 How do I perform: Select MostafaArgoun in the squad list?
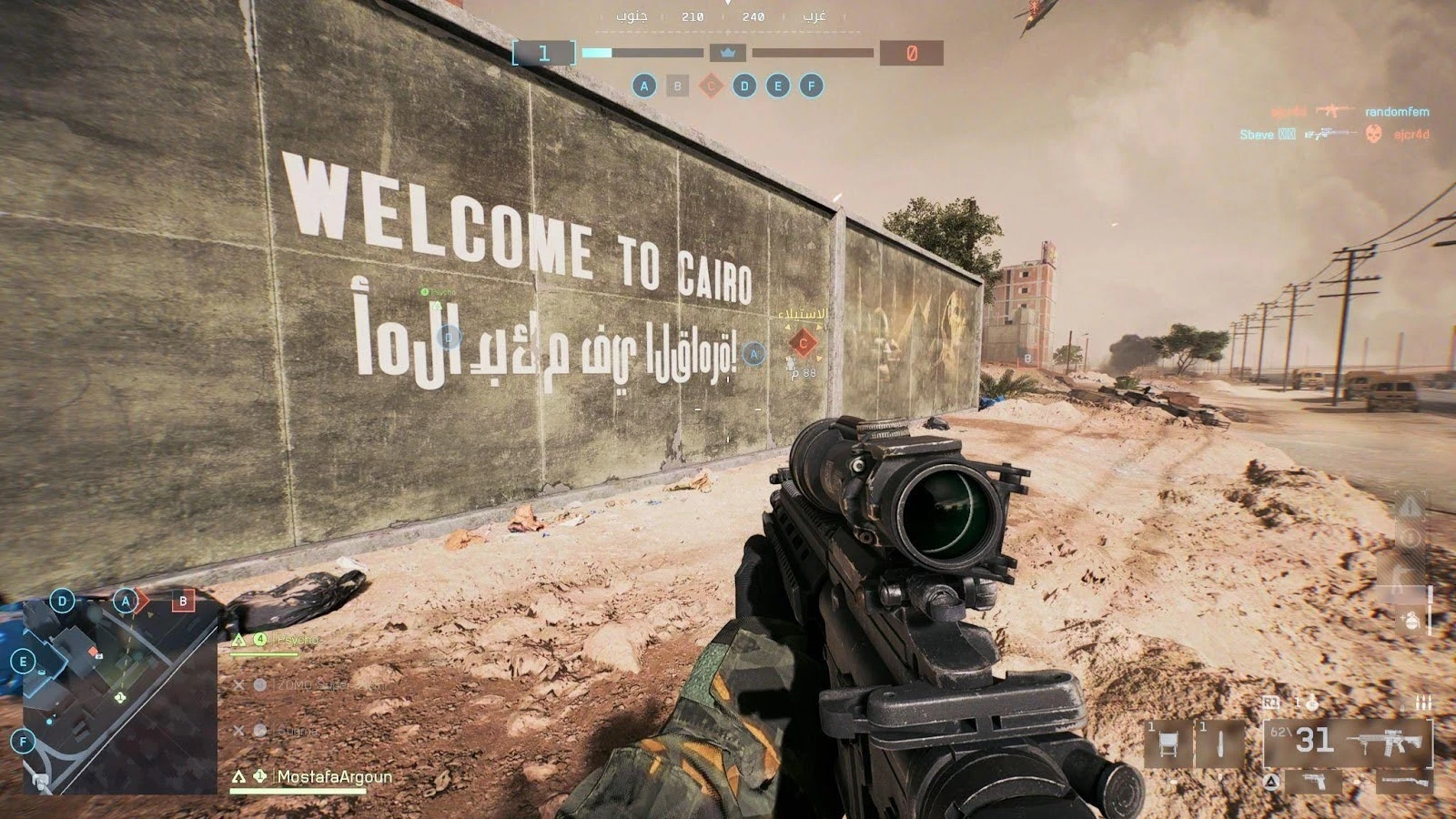tap(334, 776)
